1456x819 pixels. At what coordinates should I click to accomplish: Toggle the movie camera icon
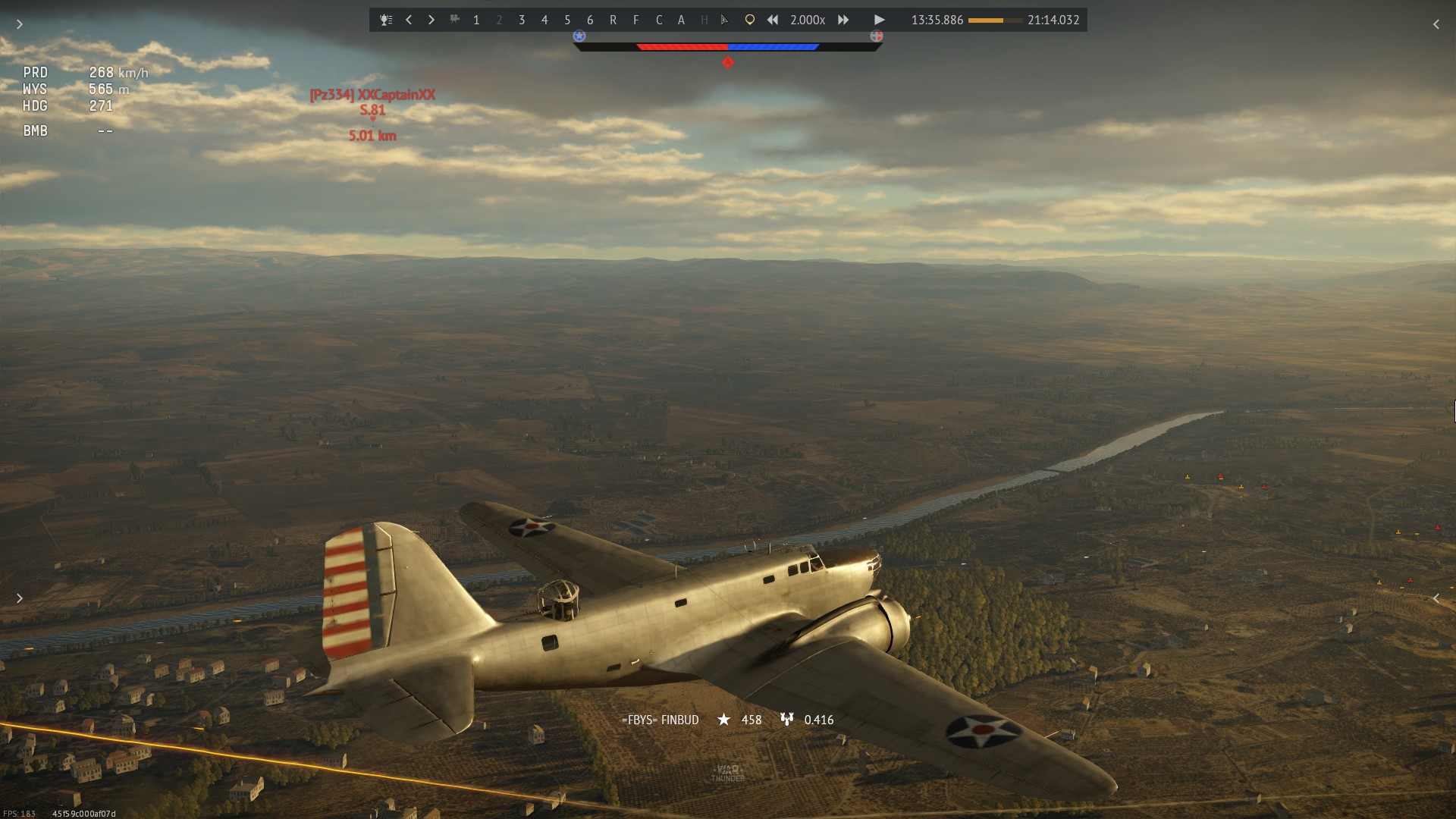[x=454, y=20]
